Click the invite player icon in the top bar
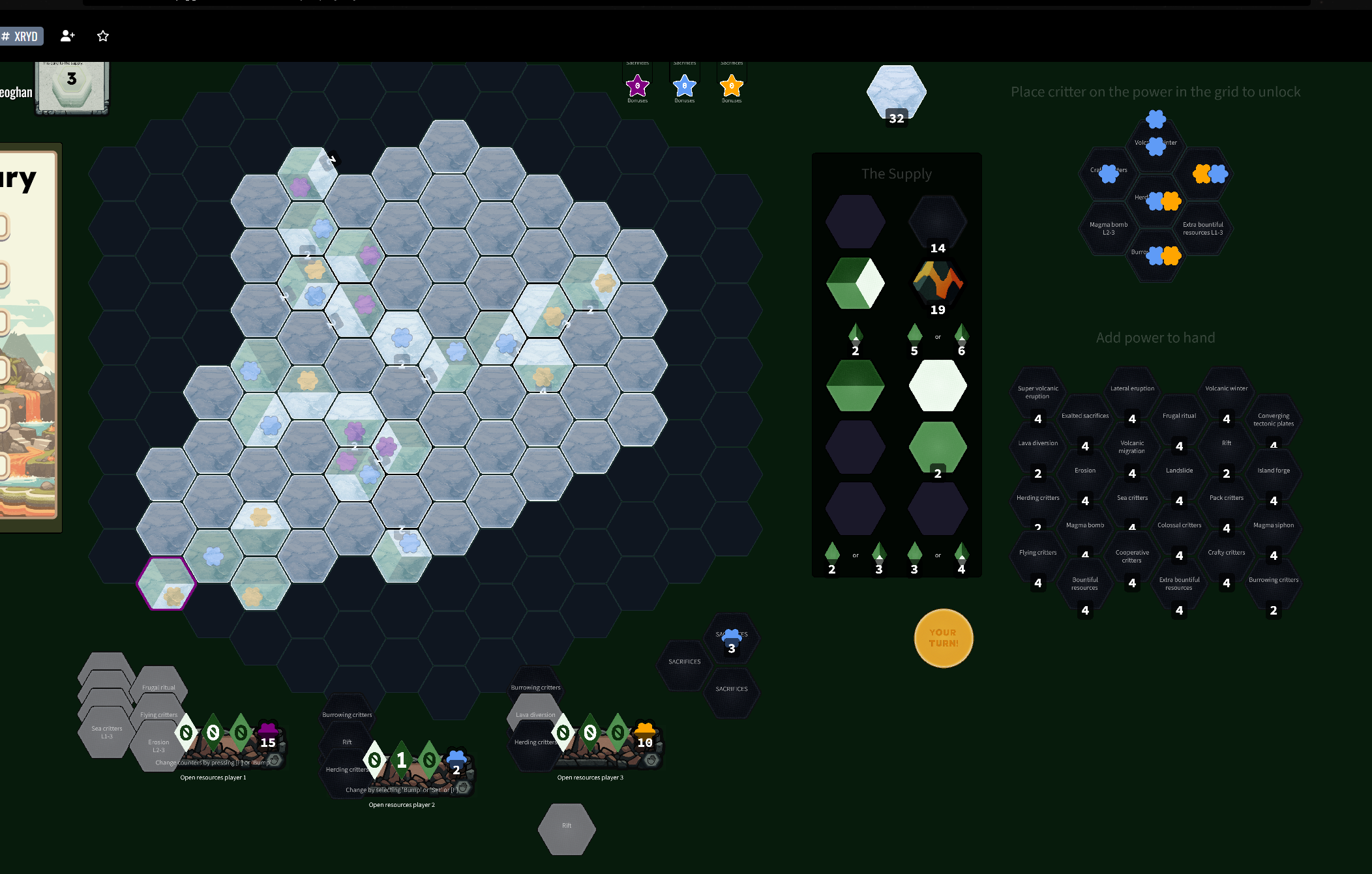 67,36
